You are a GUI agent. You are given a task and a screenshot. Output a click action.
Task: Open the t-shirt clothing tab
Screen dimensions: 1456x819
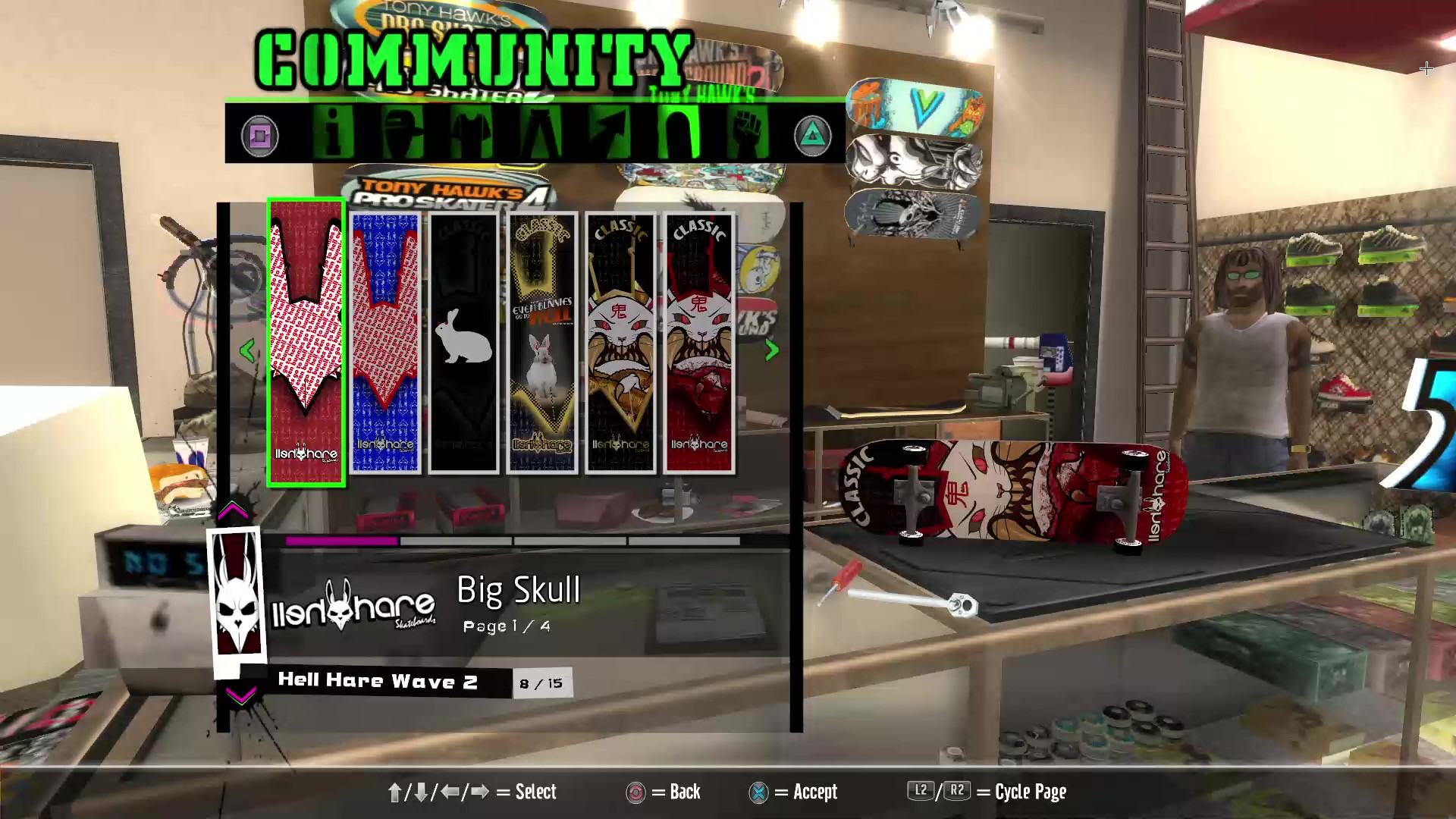472,133
